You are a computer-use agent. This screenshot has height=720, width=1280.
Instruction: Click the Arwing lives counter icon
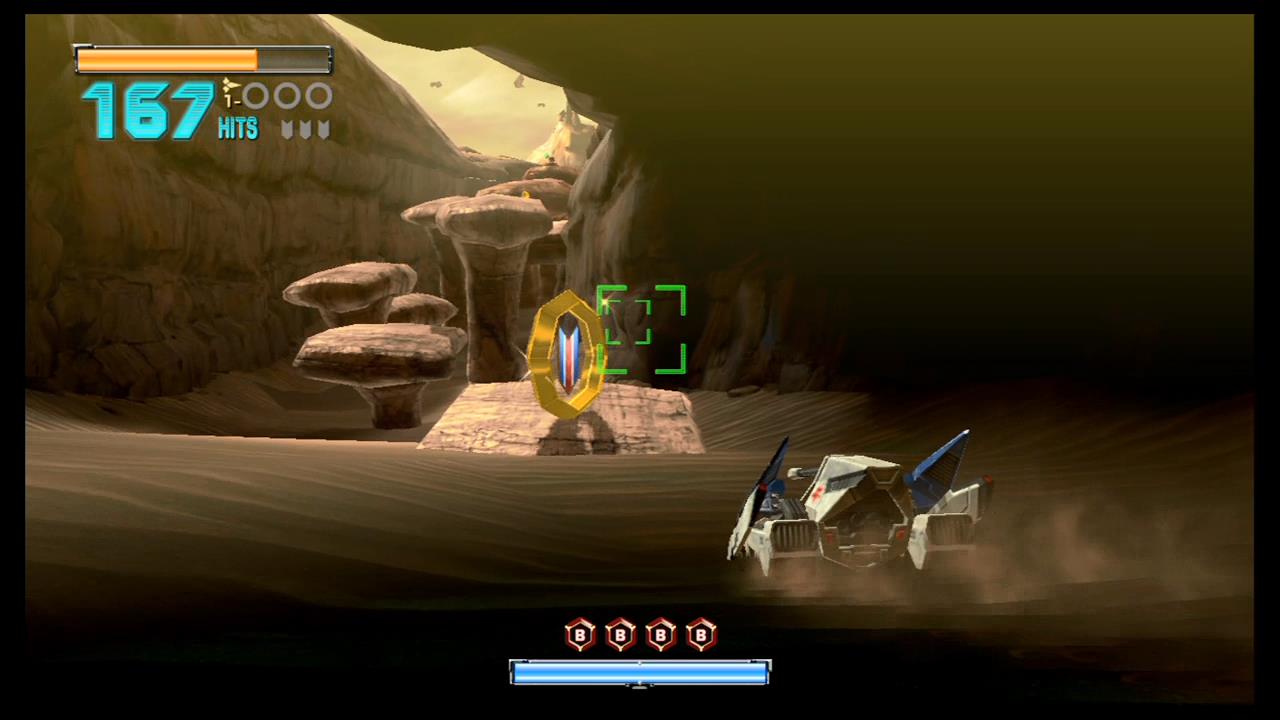(x=228, y=85)
